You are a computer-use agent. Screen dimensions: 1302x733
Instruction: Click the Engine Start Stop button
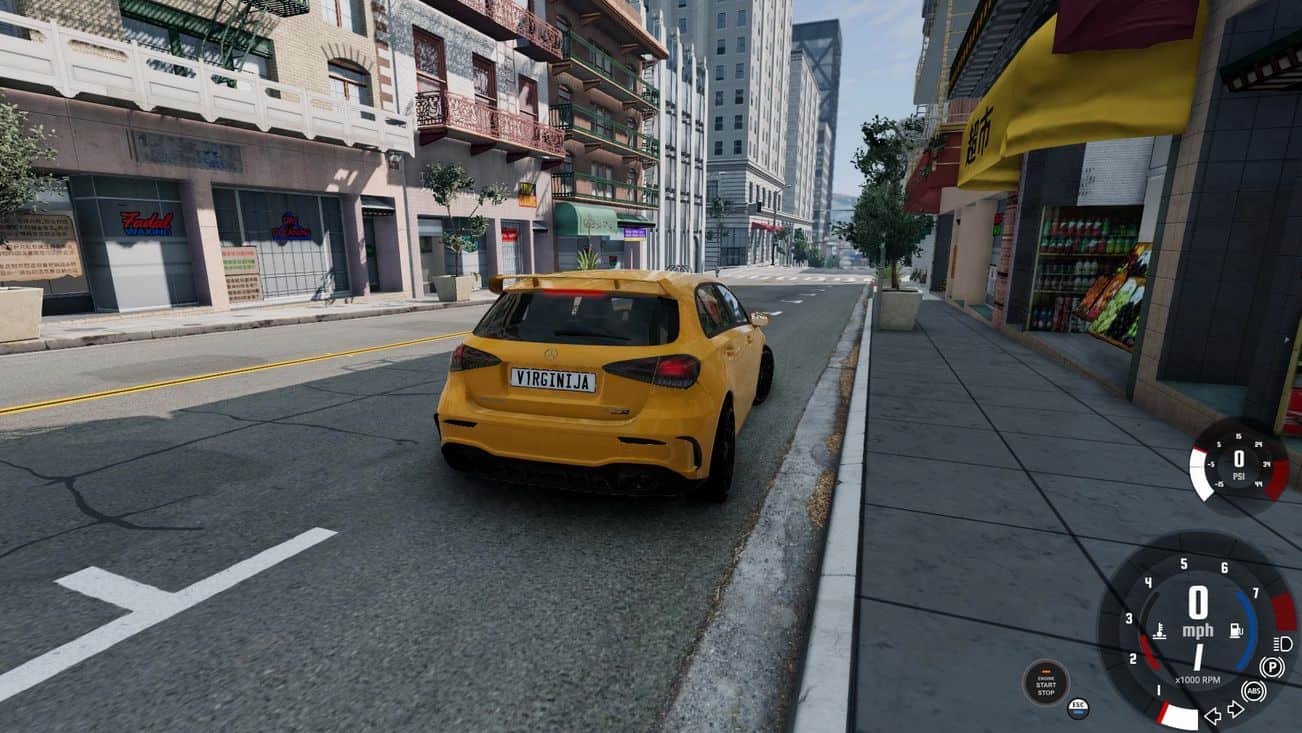pyautogui.click(x=1045, y=682)
